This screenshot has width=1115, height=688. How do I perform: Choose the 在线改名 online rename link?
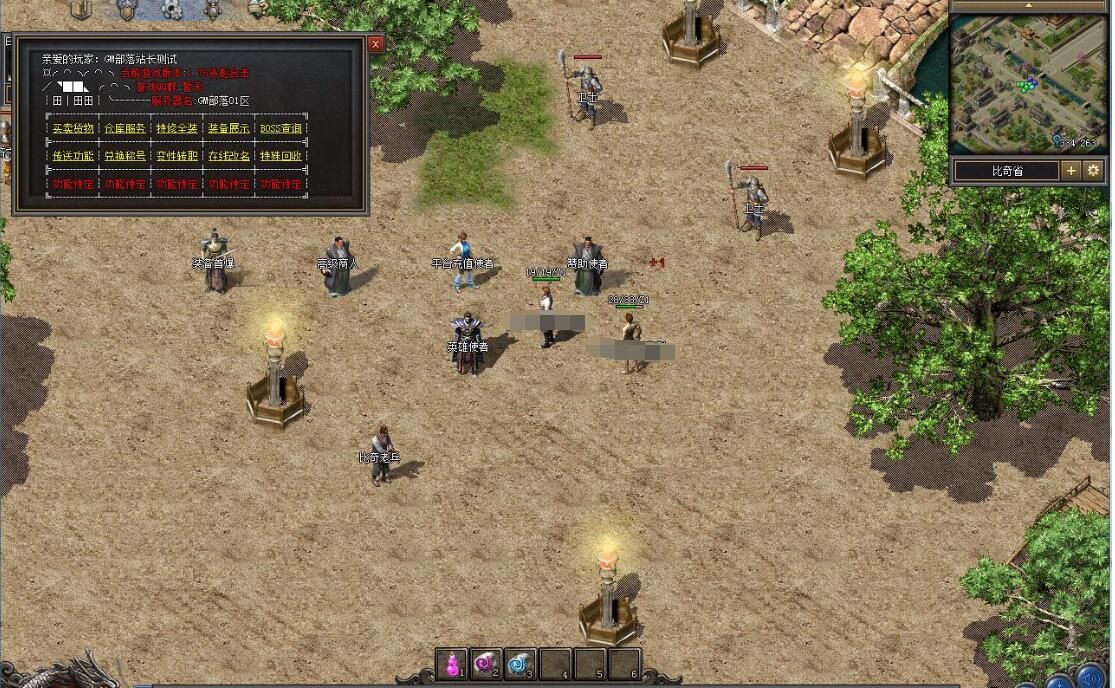pos(229,156)
